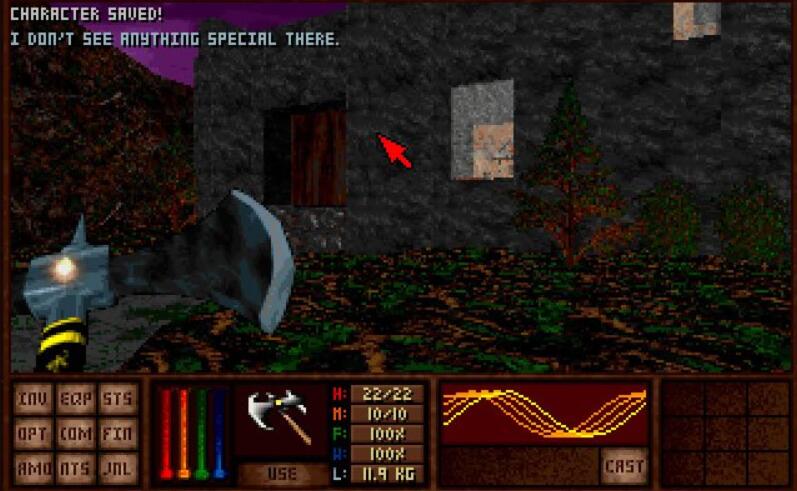Click the FIN button

(x=118, y=434)
